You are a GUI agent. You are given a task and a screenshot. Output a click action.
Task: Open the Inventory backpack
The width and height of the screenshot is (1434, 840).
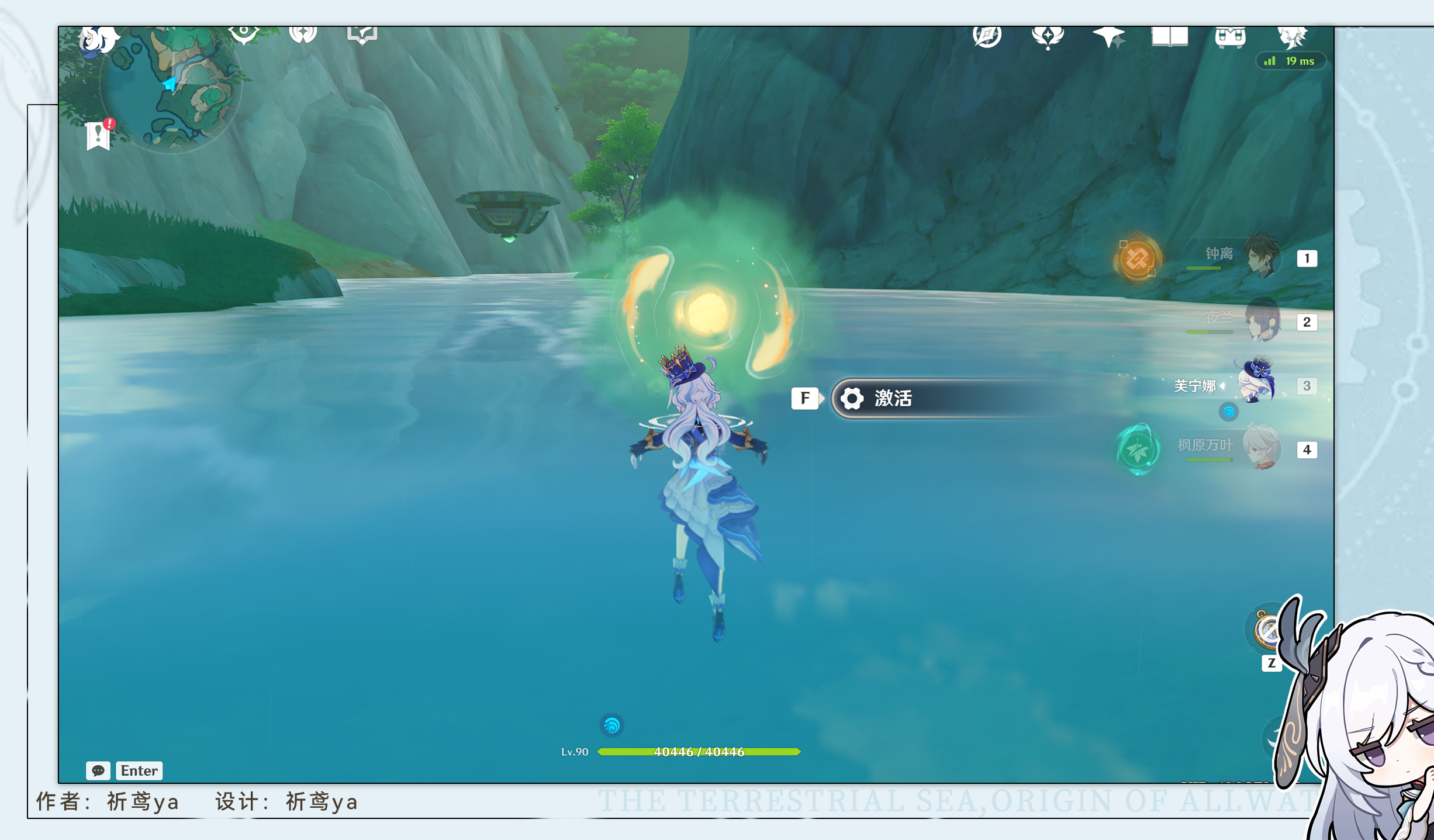point(1232,36)
